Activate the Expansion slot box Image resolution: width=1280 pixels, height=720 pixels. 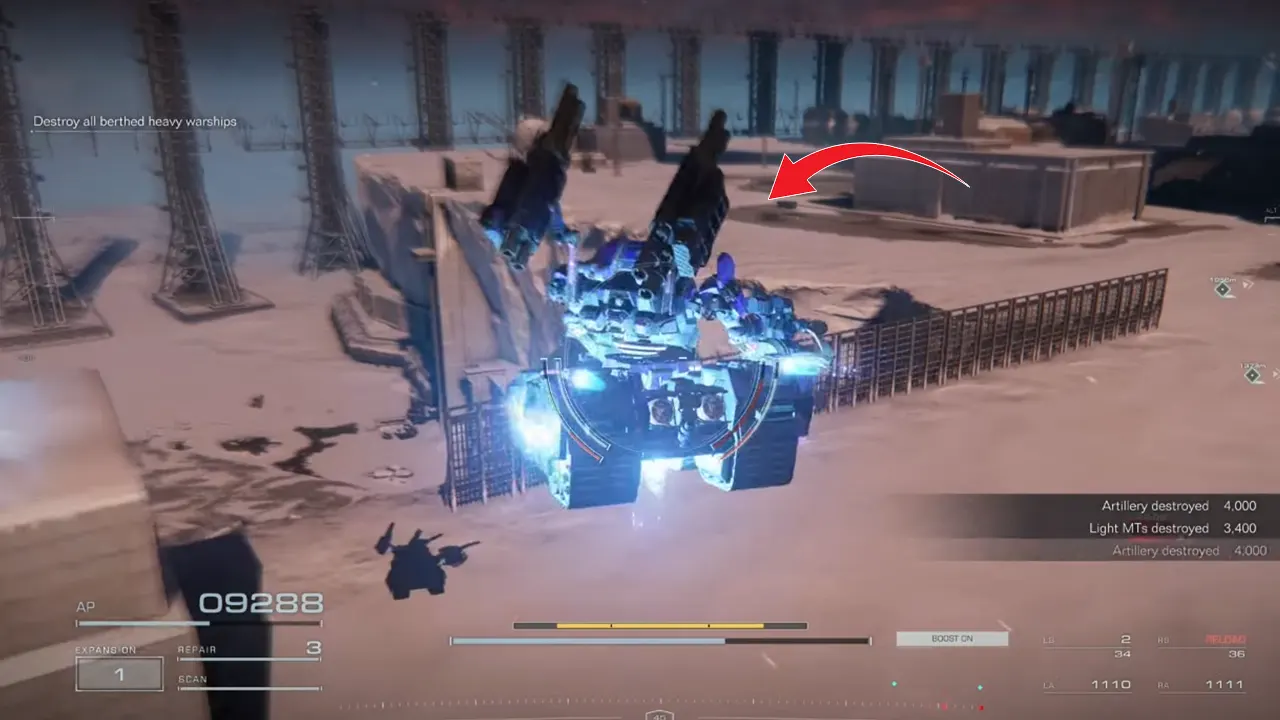pyautogui.click(x=119, y=675)
